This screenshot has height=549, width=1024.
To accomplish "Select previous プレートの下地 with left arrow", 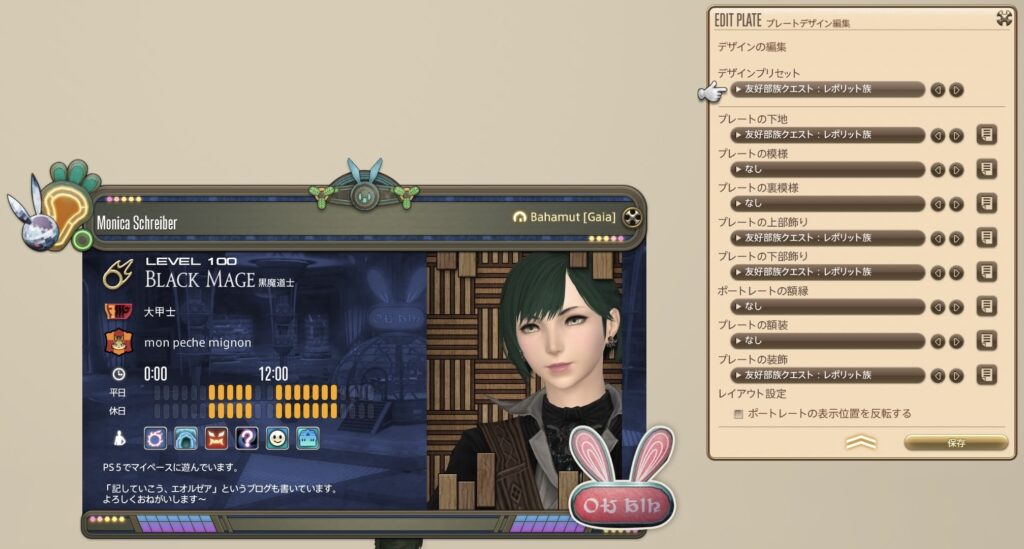I will [938, 135].
